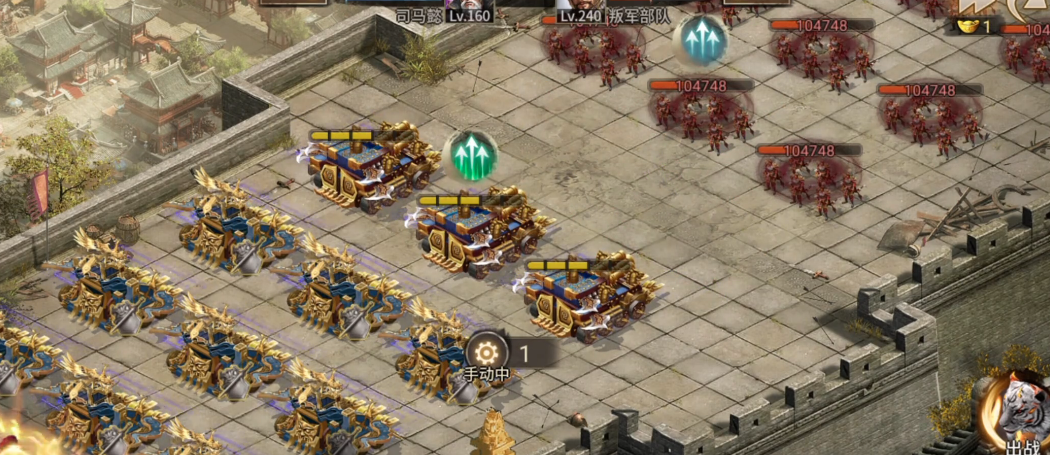This screenshot has width=1050, height=455.
Task: Toggle the 手动中 manual mode gear
Action: [x=487, y=353]
